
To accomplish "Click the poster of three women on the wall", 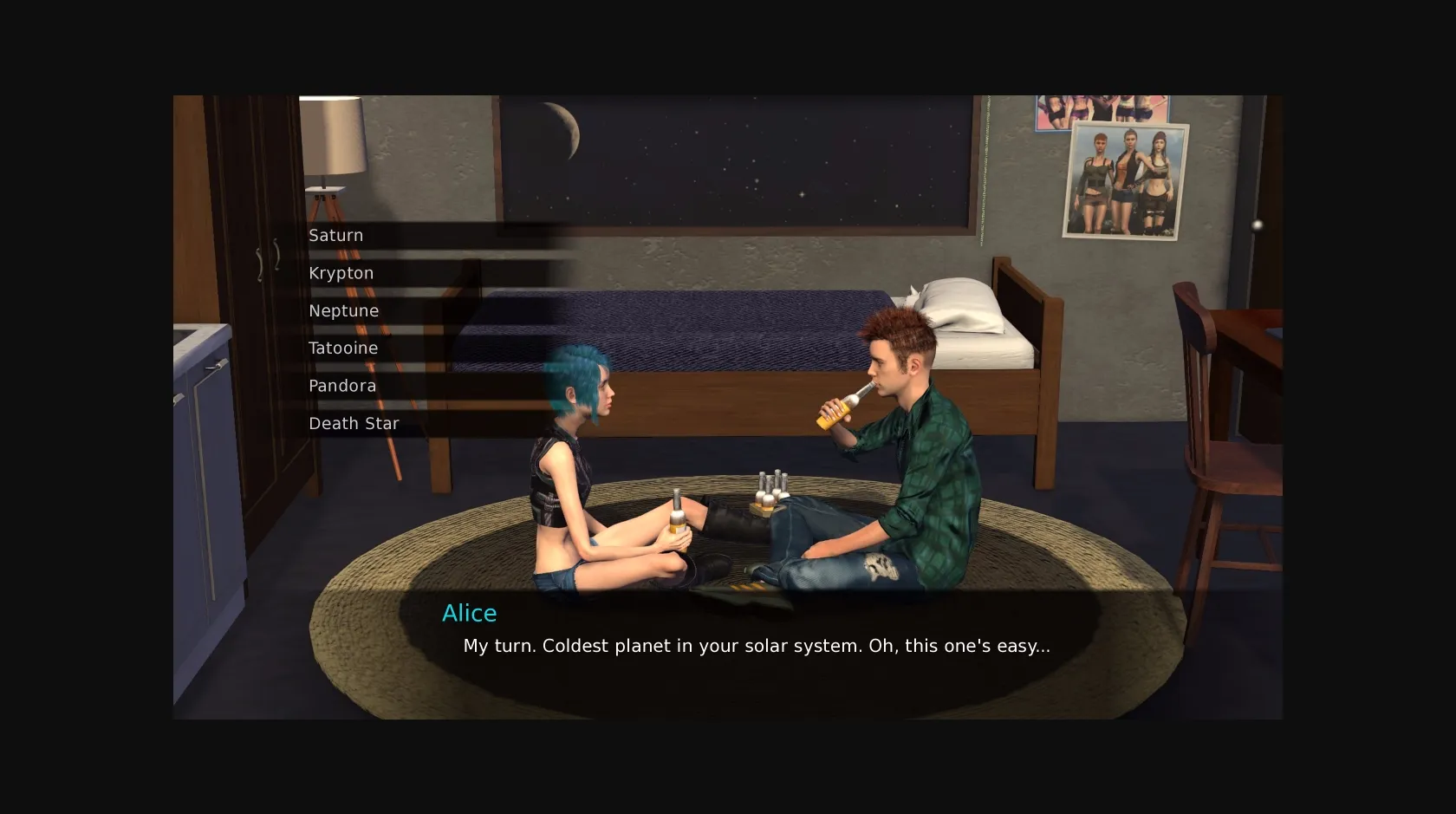I will pos(1128,180).
